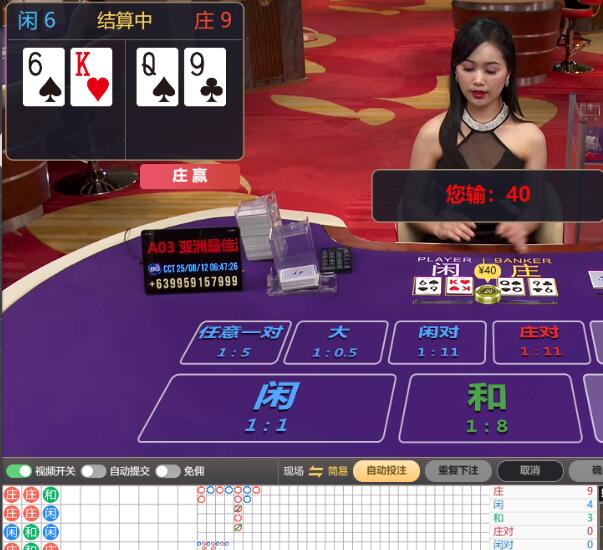Toggle 自动提交 auto-submit
The image size is (603, 550).
[x=93, y=471]
